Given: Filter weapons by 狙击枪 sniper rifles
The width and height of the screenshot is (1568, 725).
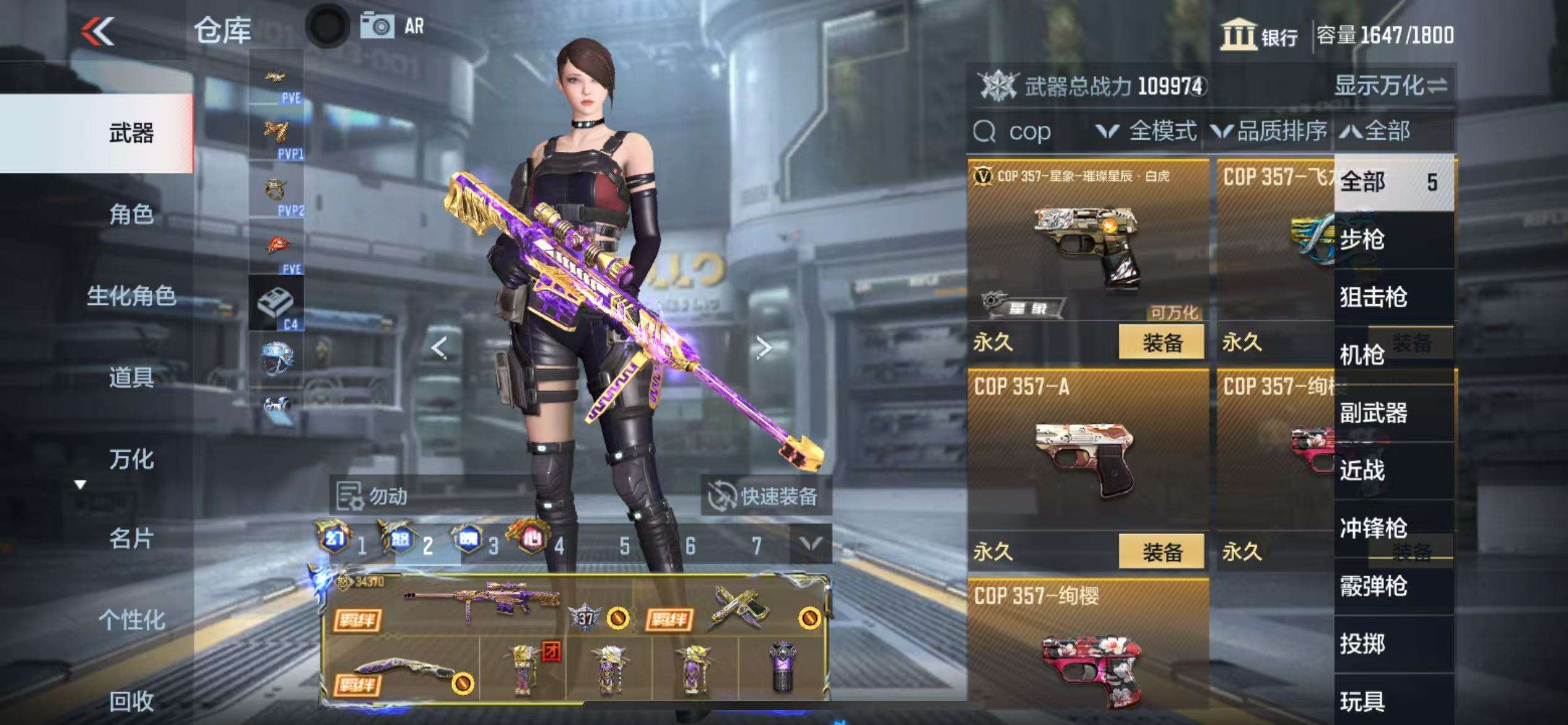Looking at the screenshot, I should pos(1373,297).
